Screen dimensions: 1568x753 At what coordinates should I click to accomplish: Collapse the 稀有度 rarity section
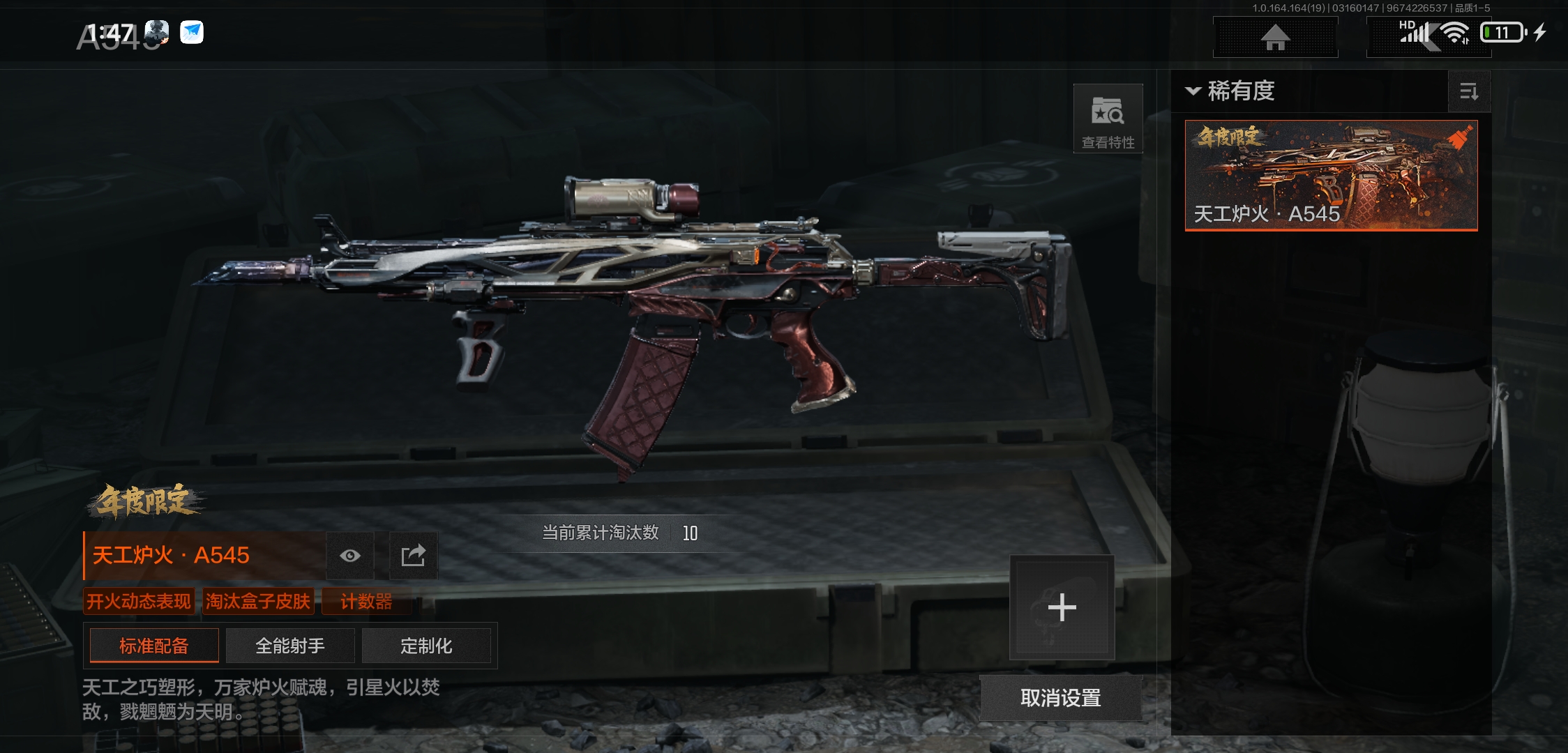point(1193,91)
